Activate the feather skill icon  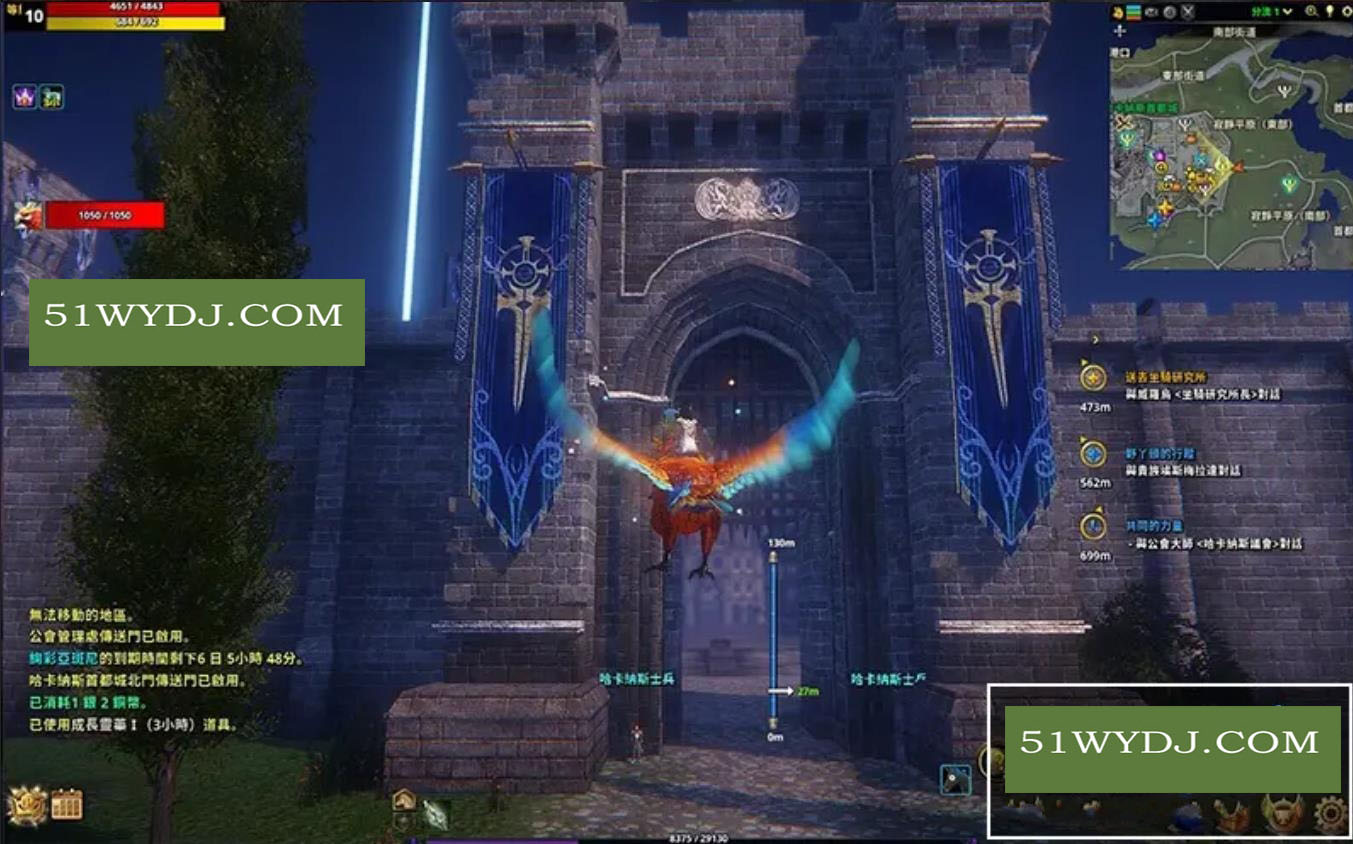[435, 815]
